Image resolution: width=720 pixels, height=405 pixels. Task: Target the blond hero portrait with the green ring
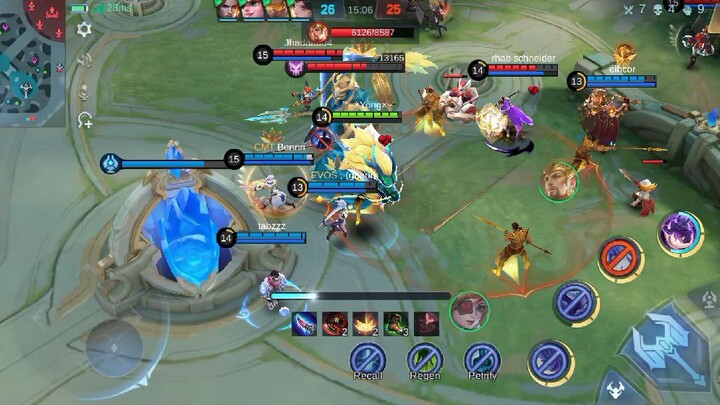(x=559, y=181)
